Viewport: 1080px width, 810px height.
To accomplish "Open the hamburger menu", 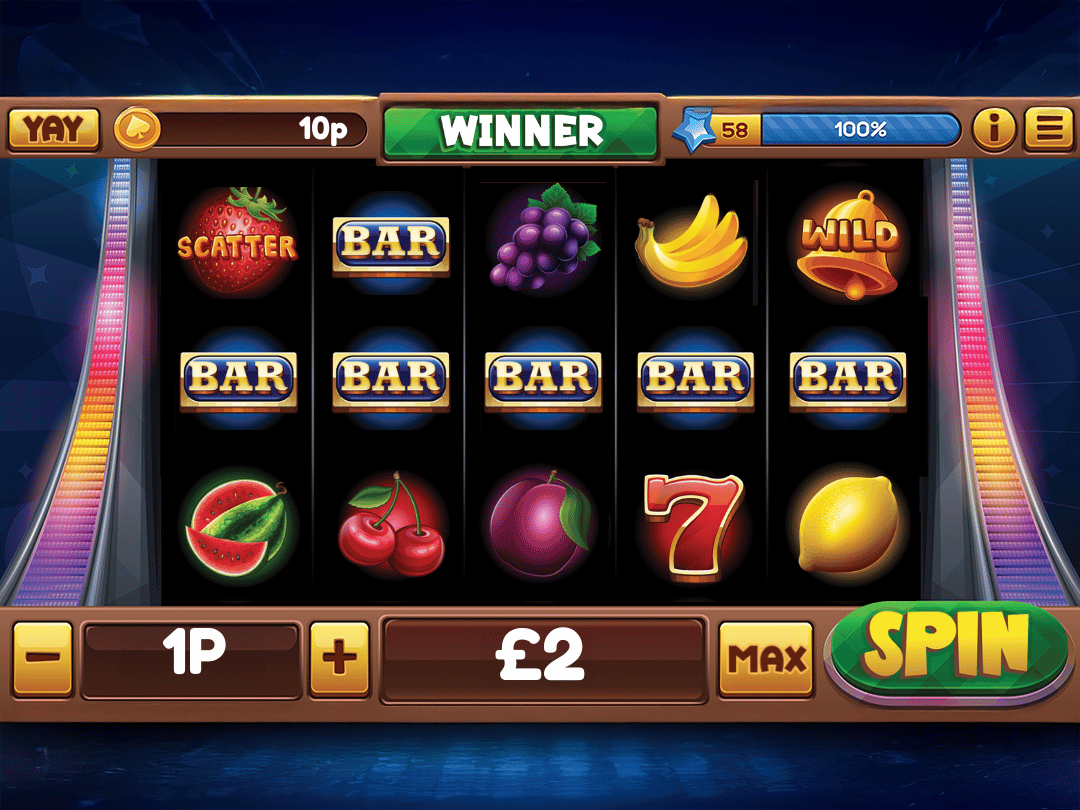I will pos(1048,129).
